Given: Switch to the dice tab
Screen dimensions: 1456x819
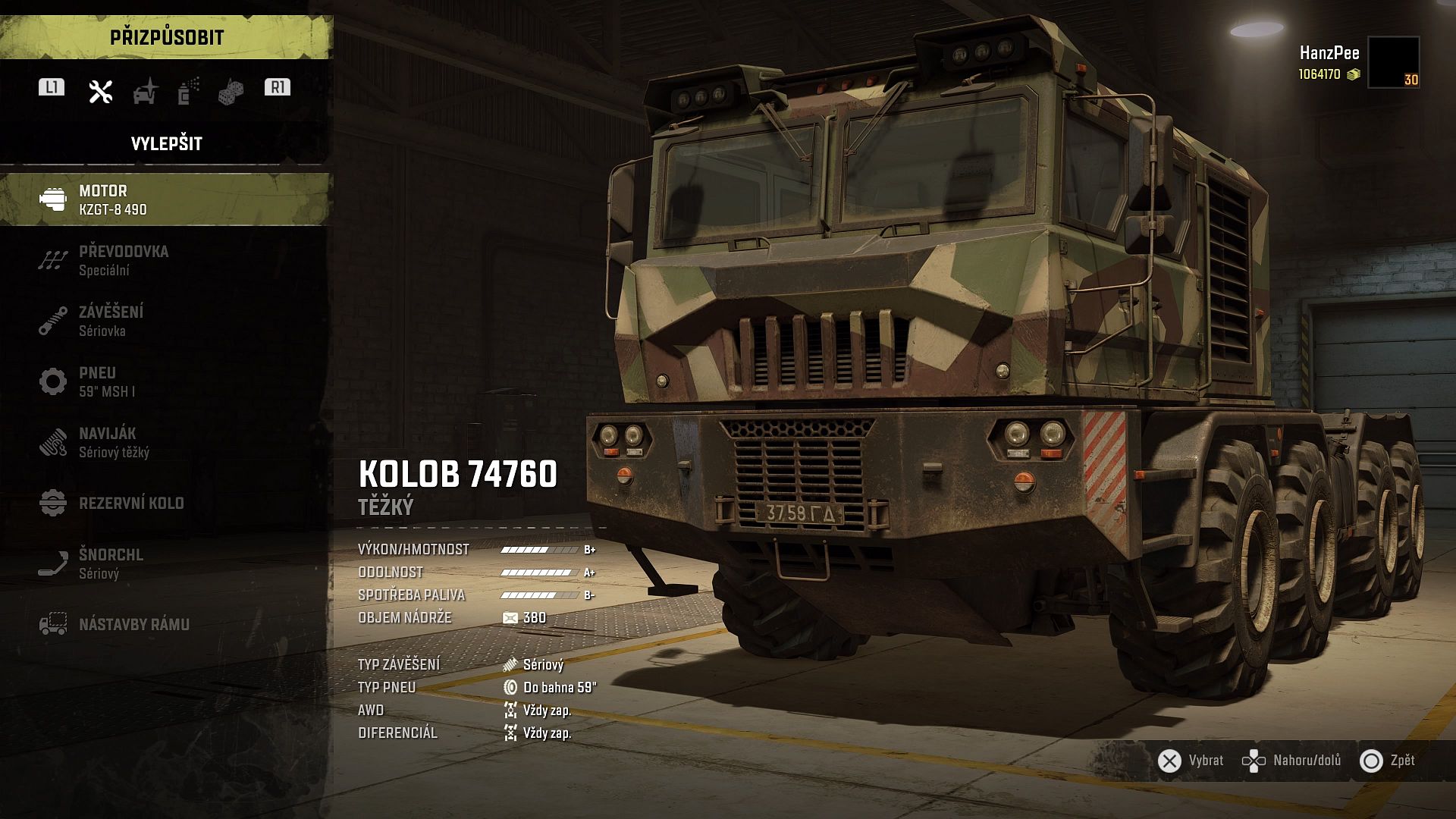Looking at the screenshot, I should (x=231, y=92).
